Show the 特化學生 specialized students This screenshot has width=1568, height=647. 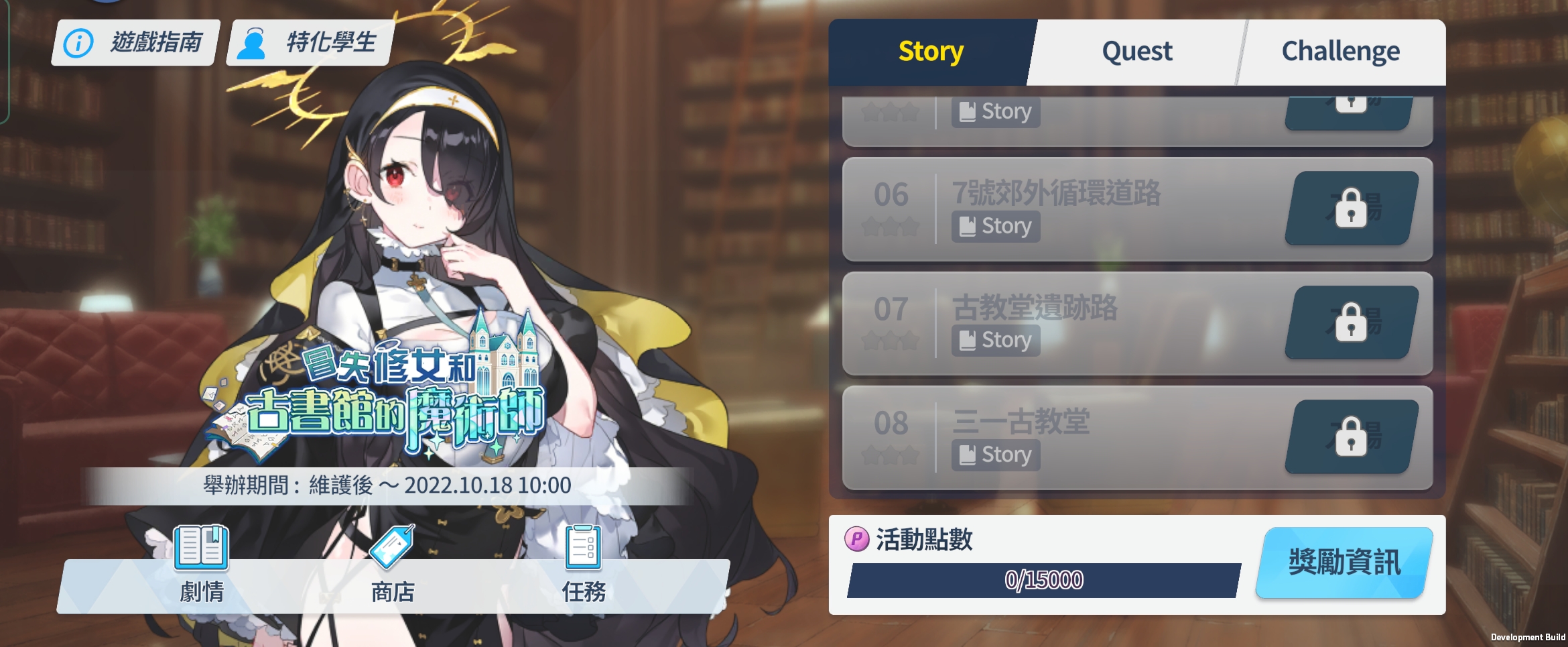(x=310, y=43)
